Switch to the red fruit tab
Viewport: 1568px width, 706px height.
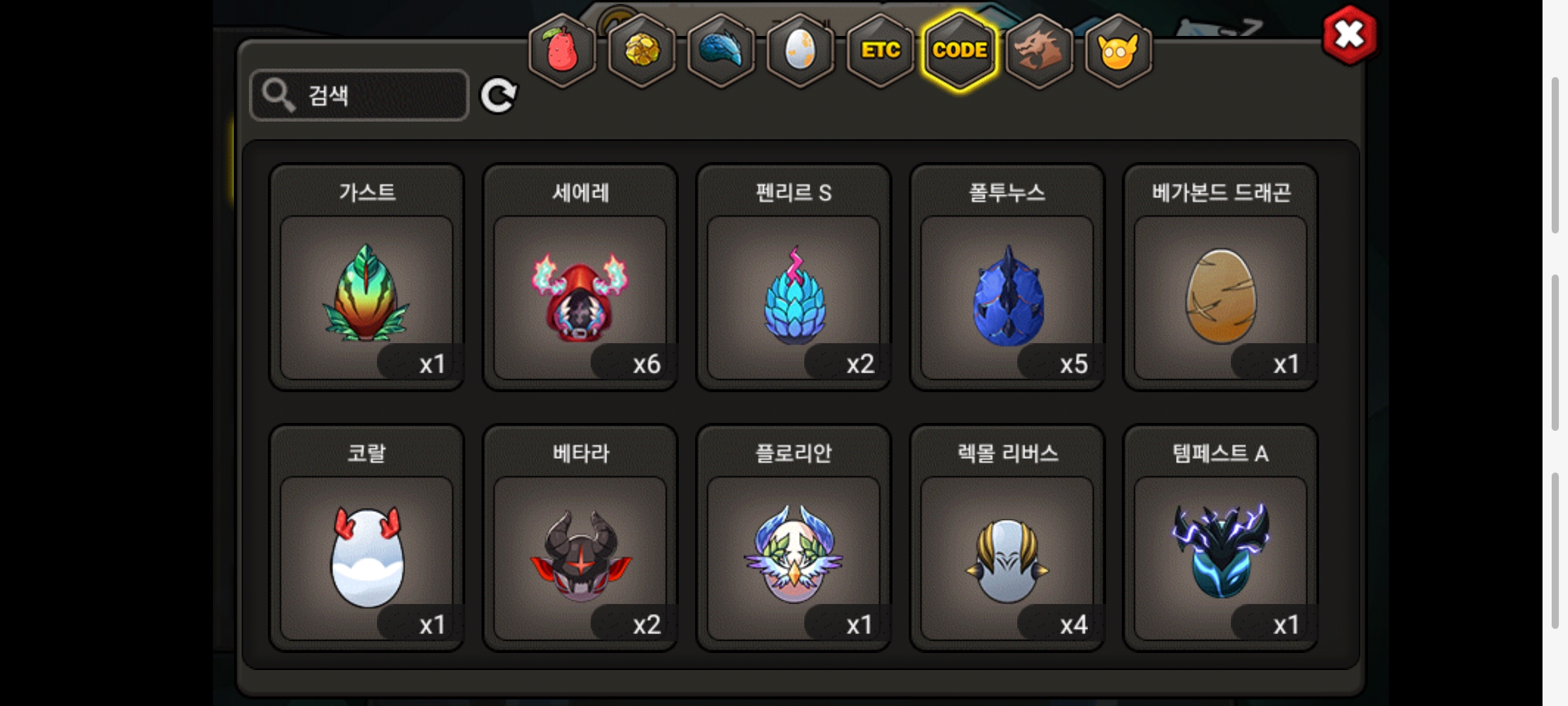tap(562, 50)
